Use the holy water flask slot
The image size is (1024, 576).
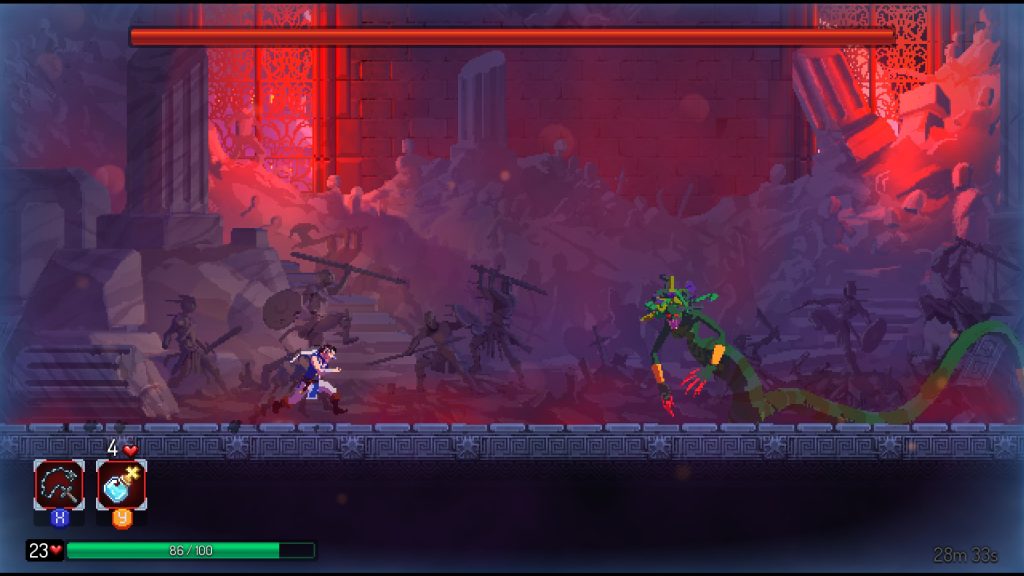[x=121, y=485]
